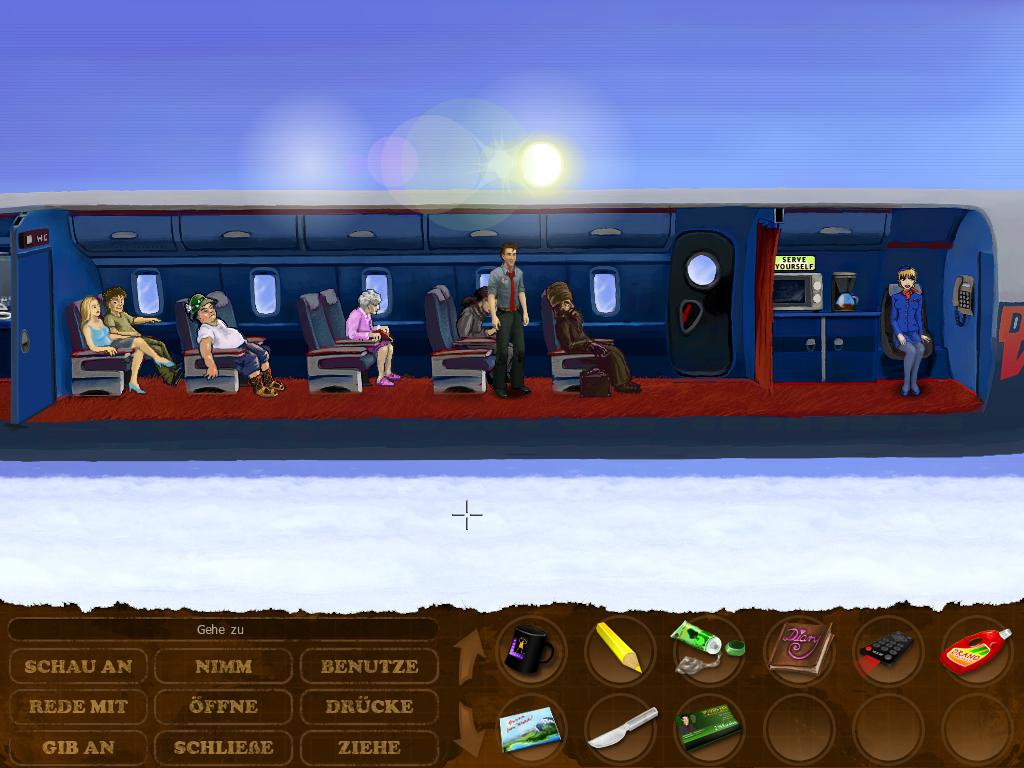Click the DRÜCKE verb button
This screenshot has width=1024, height=768.
369,706
